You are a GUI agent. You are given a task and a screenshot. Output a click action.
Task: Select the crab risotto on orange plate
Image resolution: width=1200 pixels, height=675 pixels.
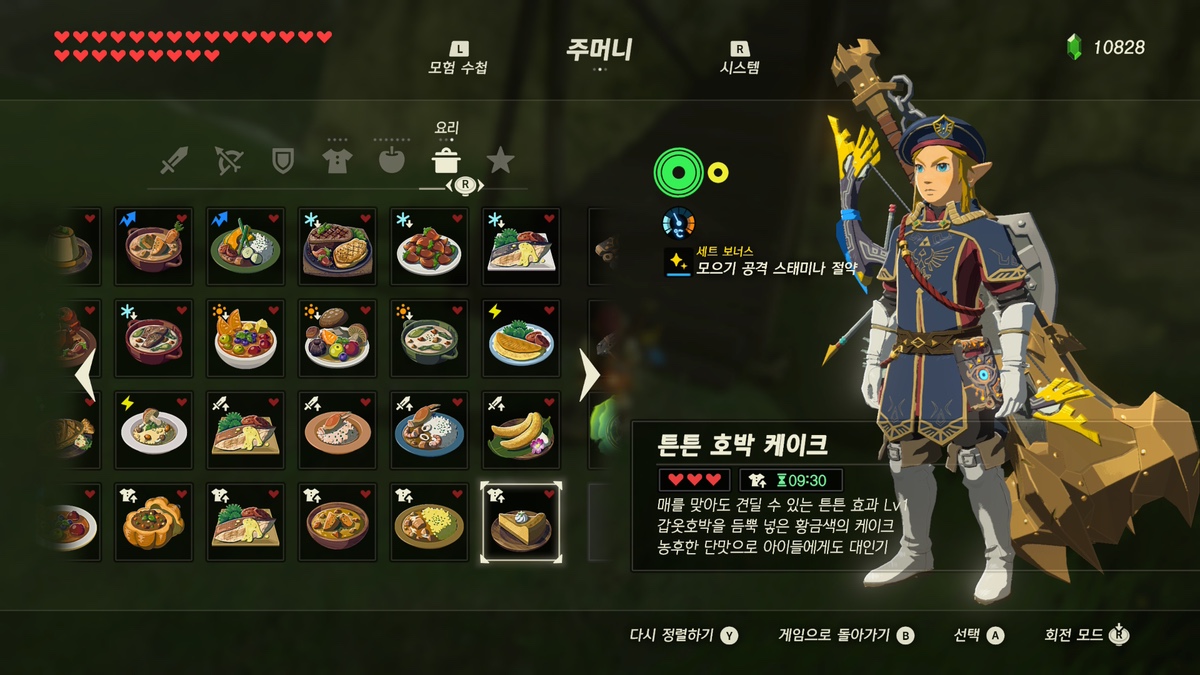click(337, 430)
